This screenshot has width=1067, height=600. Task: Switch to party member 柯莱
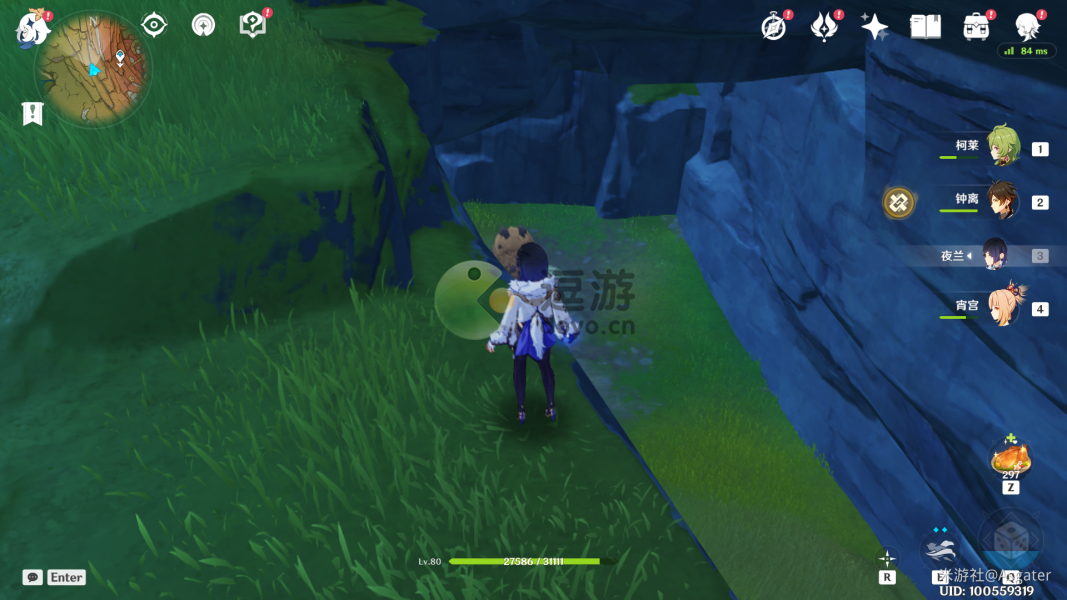(1000, 147)
